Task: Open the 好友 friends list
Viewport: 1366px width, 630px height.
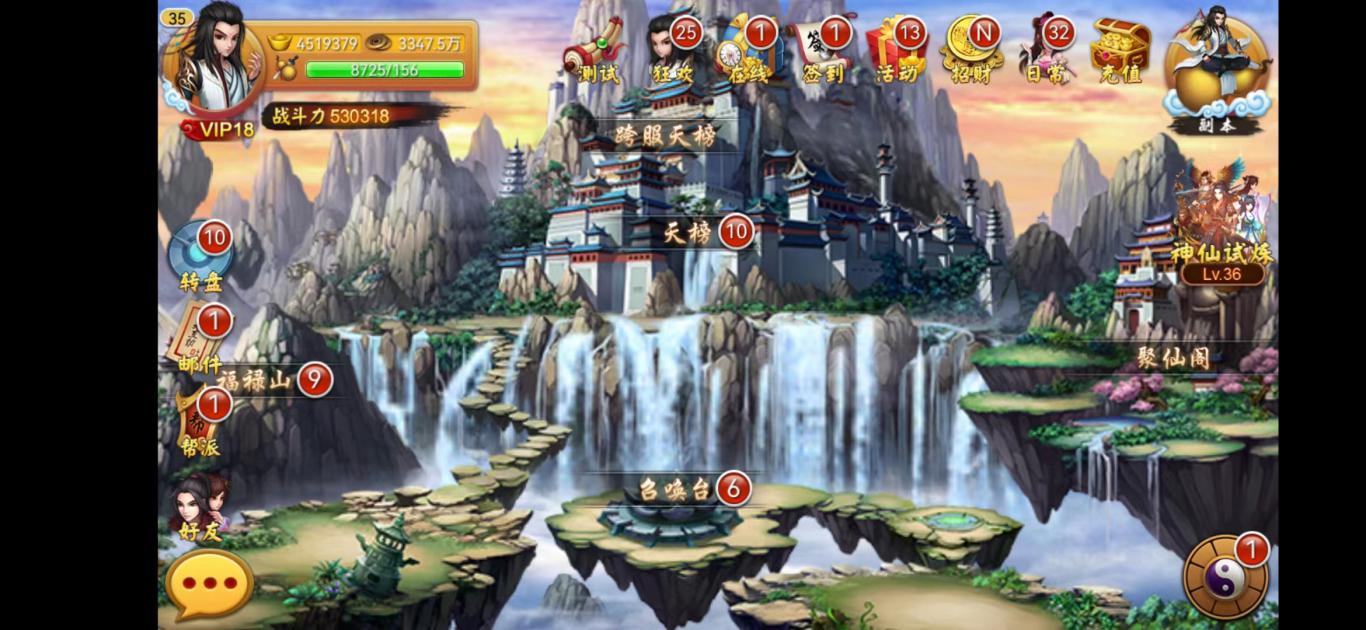Action: click(x=200, y=506)
